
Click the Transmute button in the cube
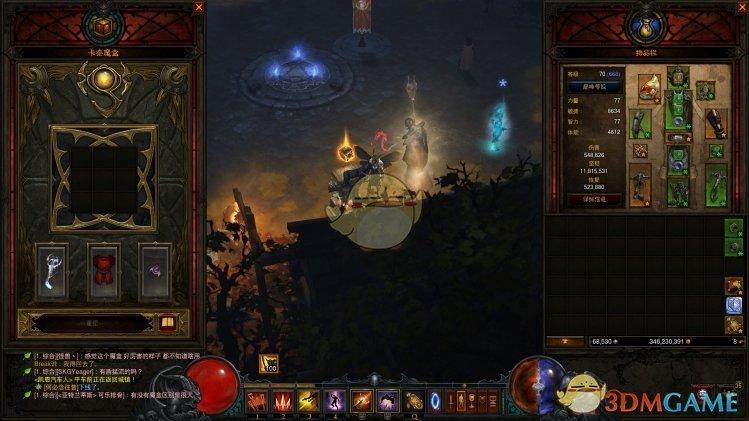[x=91, y=322]
